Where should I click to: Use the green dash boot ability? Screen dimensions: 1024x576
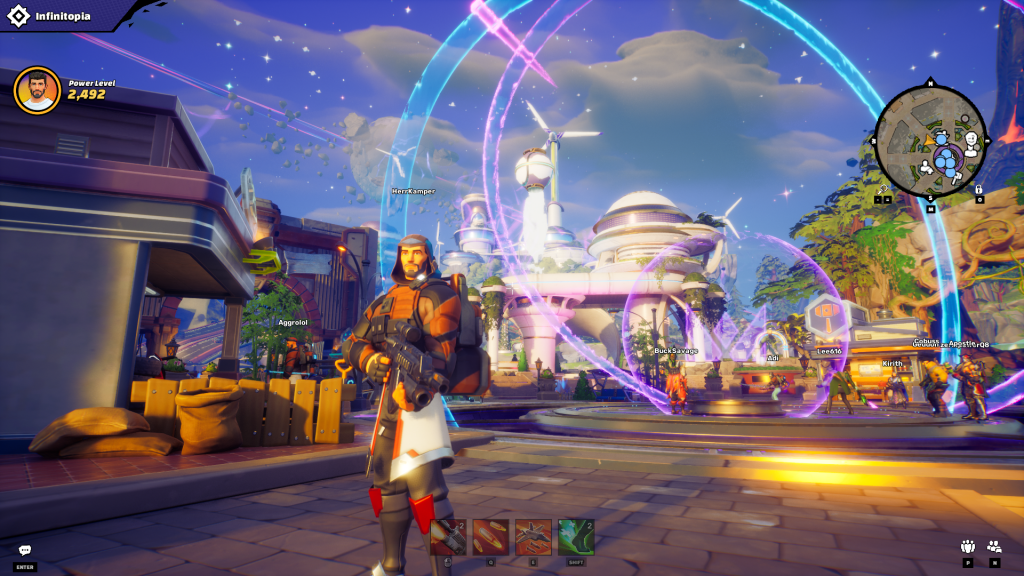(x=576, y=537)
